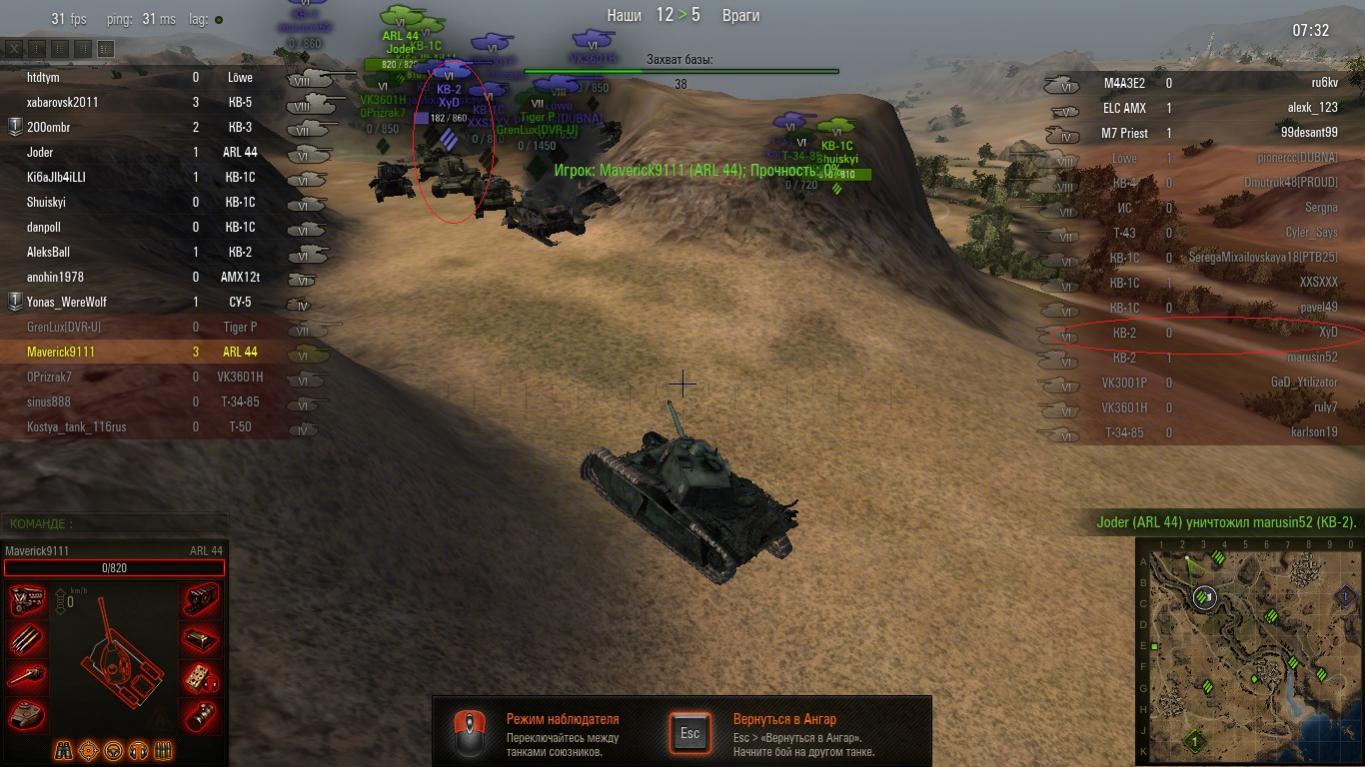Select player Joder in the team list

41,152
